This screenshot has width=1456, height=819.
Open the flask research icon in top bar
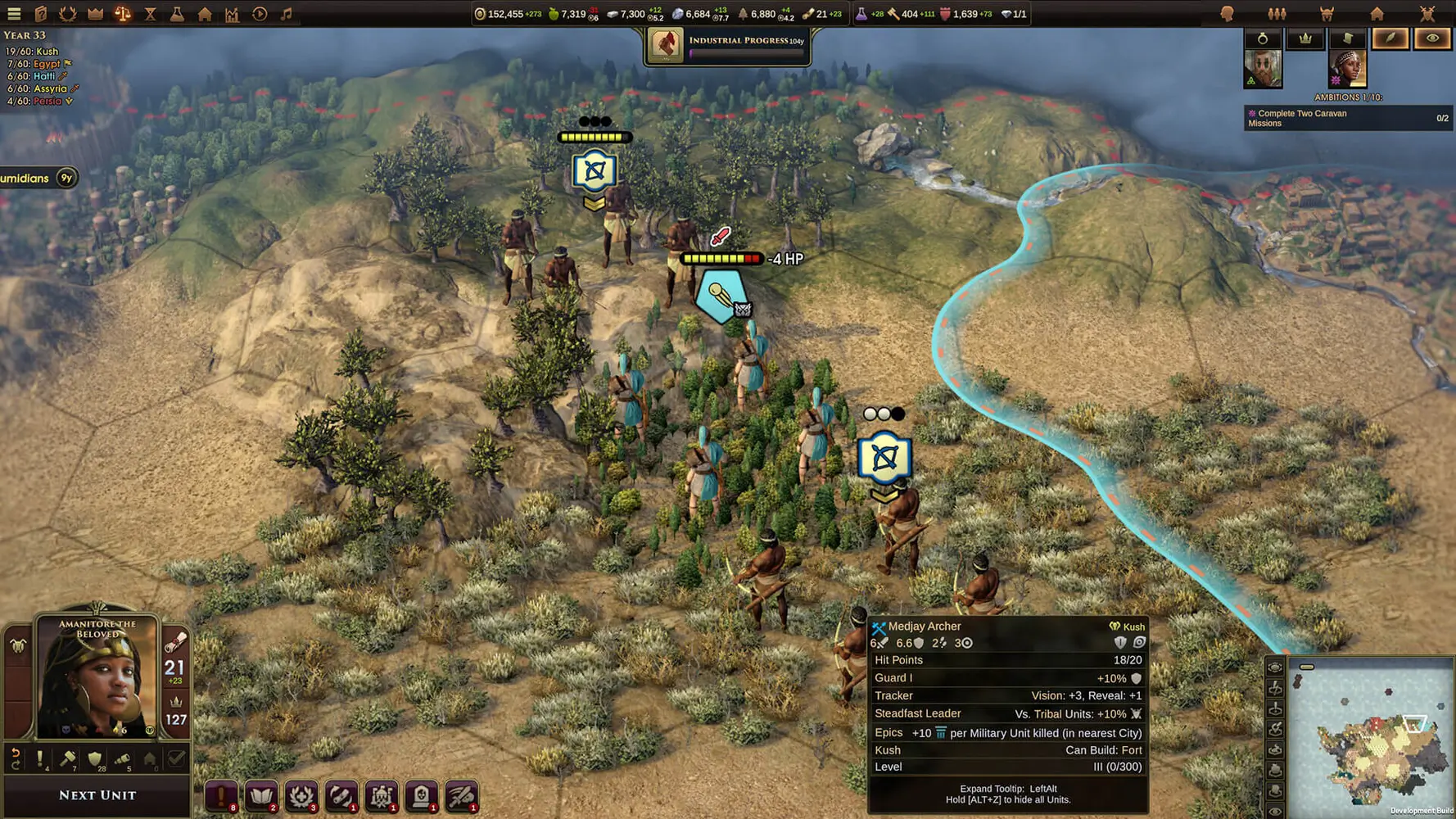pyautogui.click(x=177, y=14)
